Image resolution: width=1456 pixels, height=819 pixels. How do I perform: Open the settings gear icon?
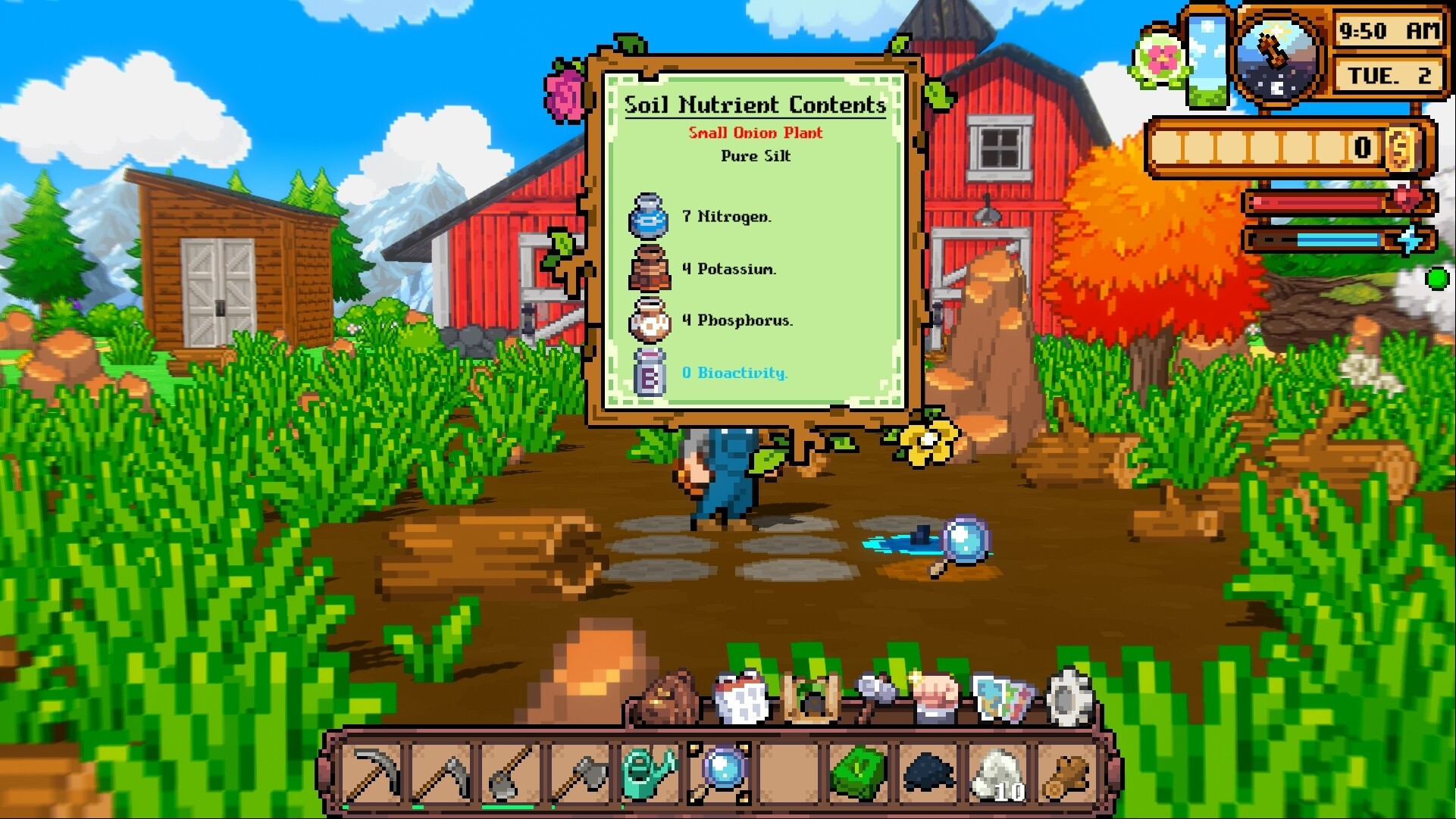[1069, 697]
